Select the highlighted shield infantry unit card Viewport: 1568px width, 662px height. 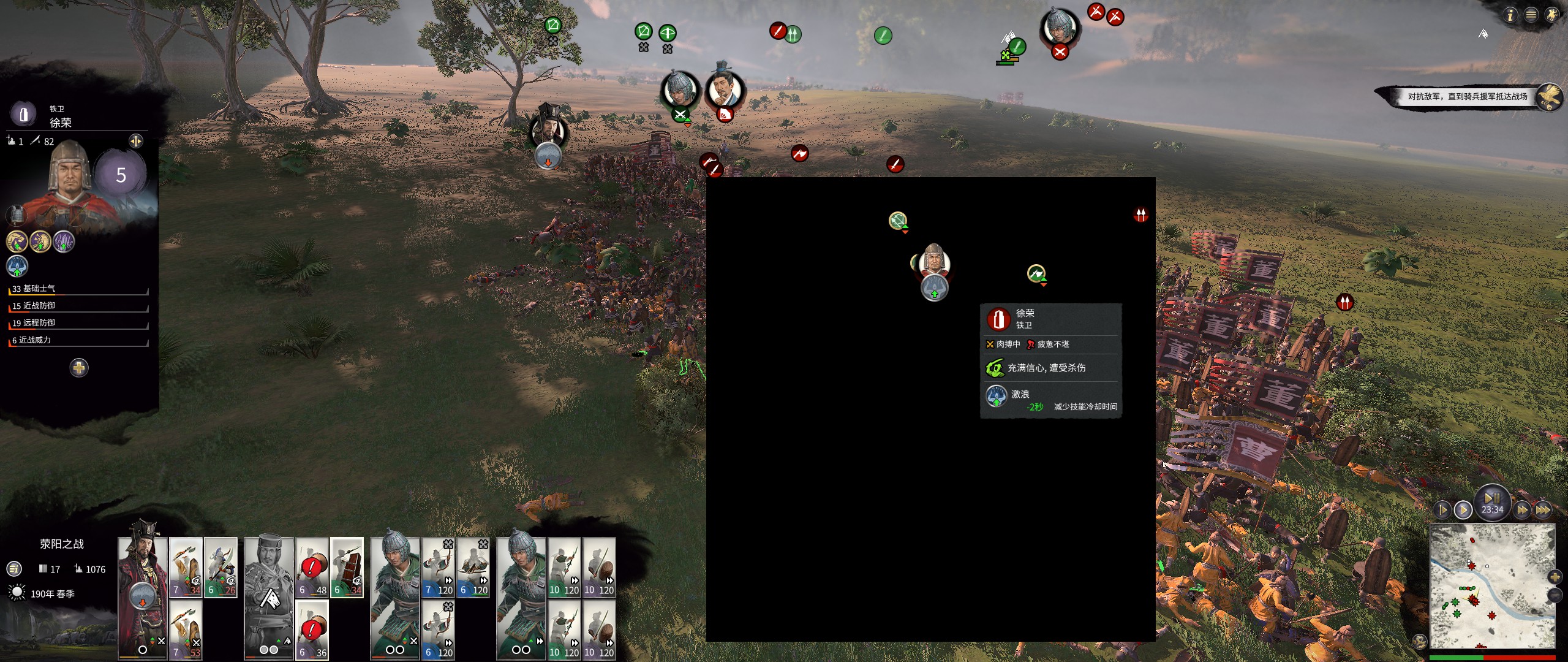coord(347,568)
